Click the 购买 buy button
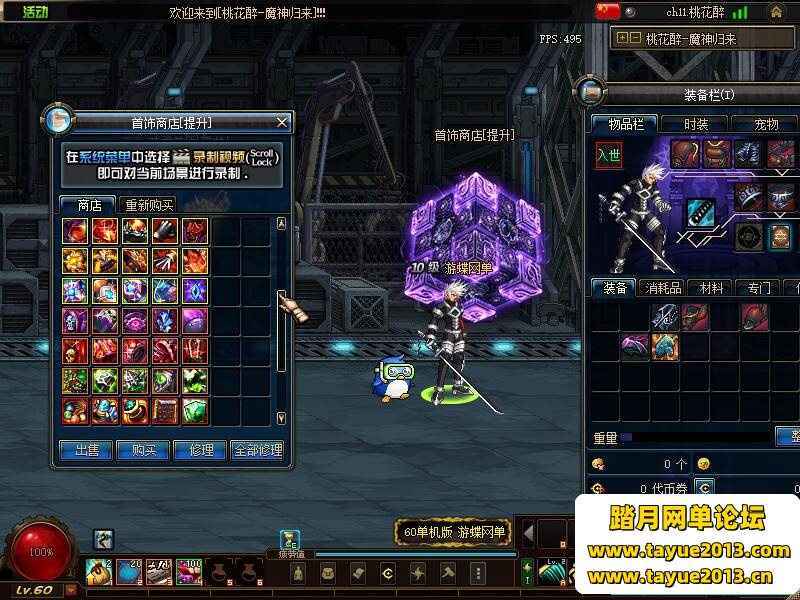This screenshot has width=800, height=600. pos(143,450)
